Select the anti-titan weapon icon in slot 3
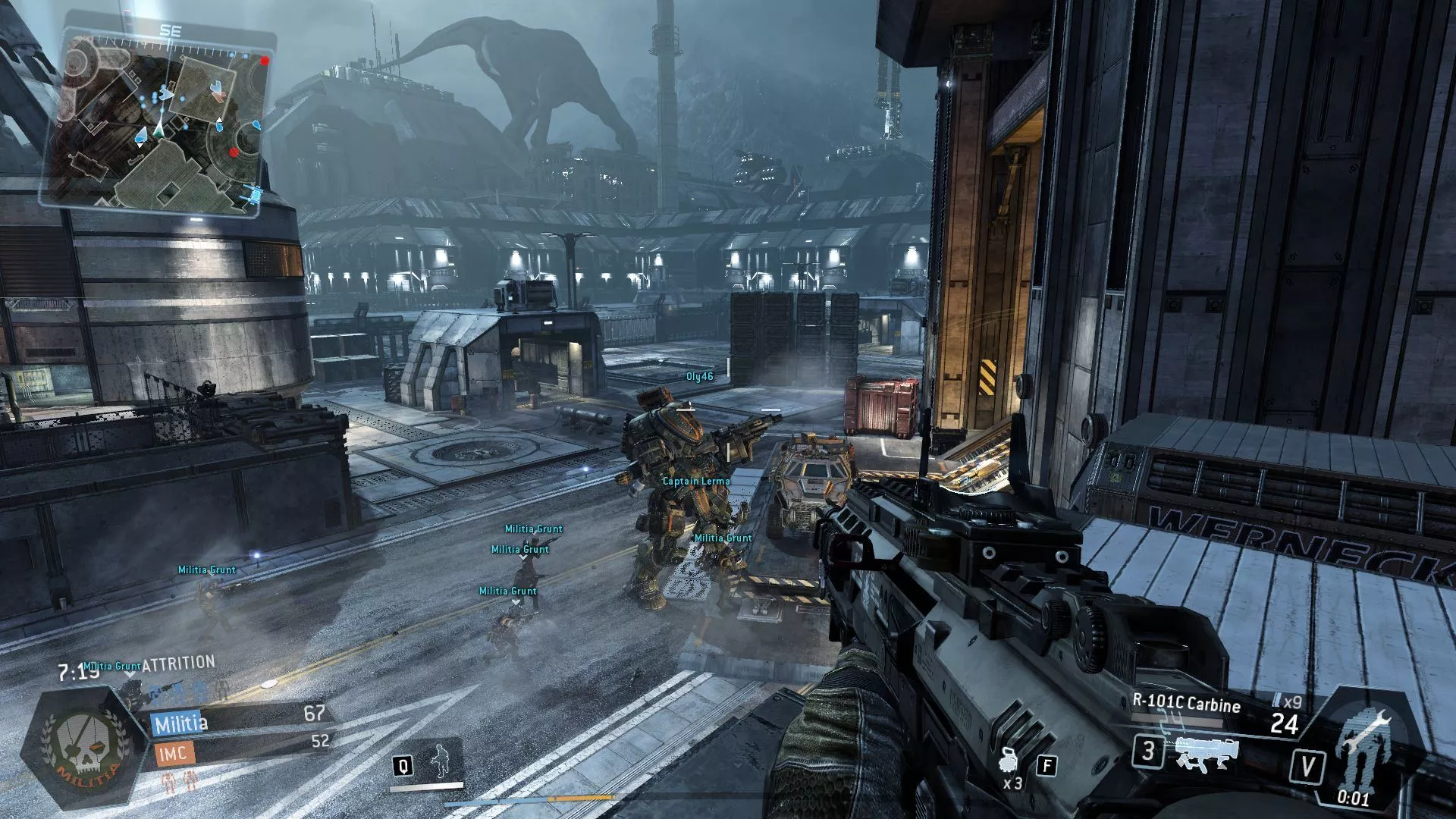The width and height of the screenshot is (1456, 819). pyautogui.click(x=1206, y=756)
